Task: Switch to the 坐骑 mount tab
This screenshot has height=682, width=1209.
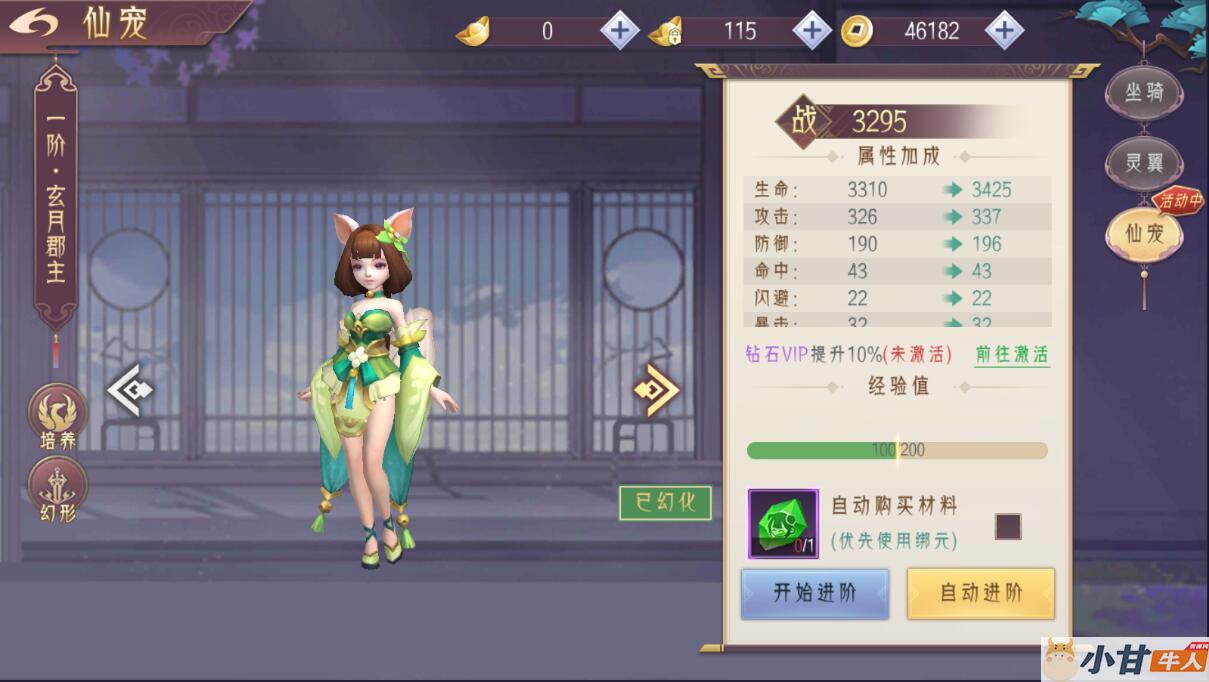Action: pyautogui.click(x=1144, y=93)
